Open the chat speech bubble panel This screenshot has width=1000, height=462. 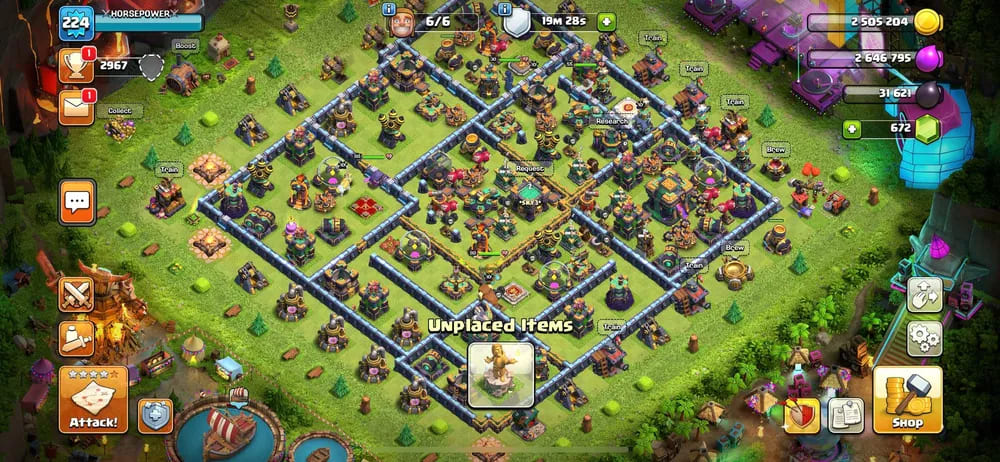point(77,203)
